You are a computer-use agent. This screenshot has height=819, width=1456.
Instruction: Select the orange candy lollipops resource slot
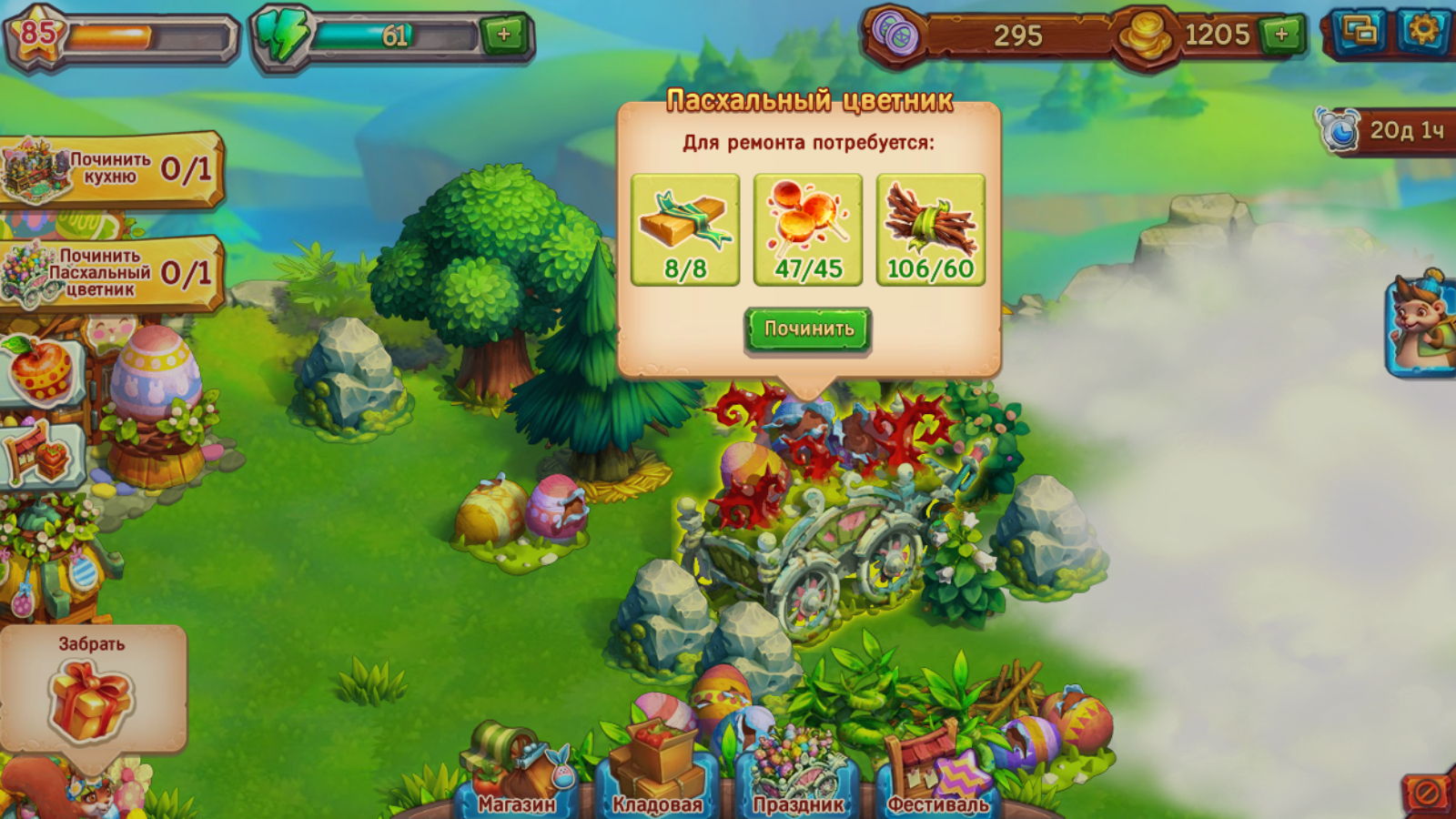[808, 229]
